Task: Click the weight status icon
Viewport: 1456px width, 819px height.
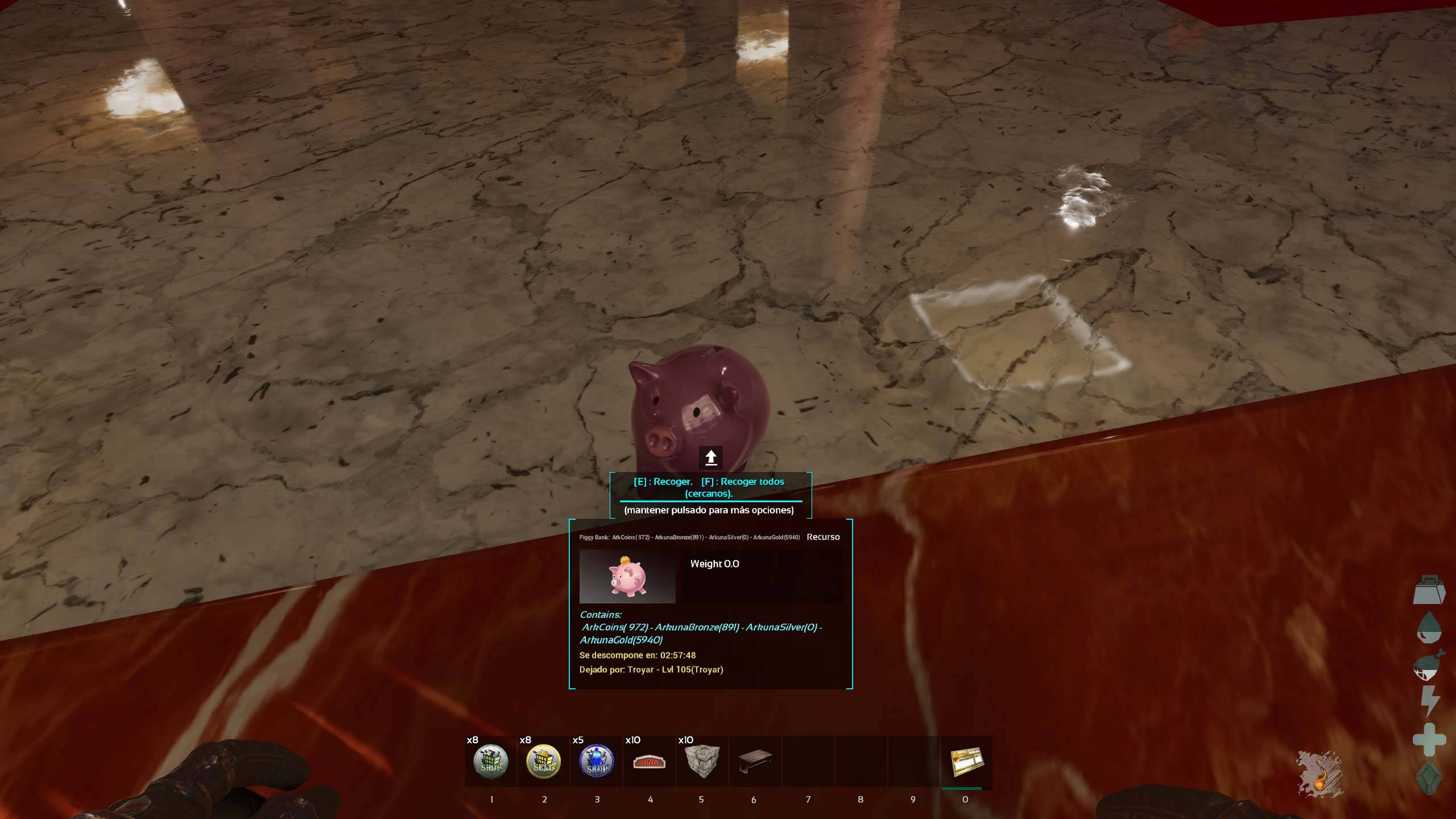Action: click(1429, 590)
